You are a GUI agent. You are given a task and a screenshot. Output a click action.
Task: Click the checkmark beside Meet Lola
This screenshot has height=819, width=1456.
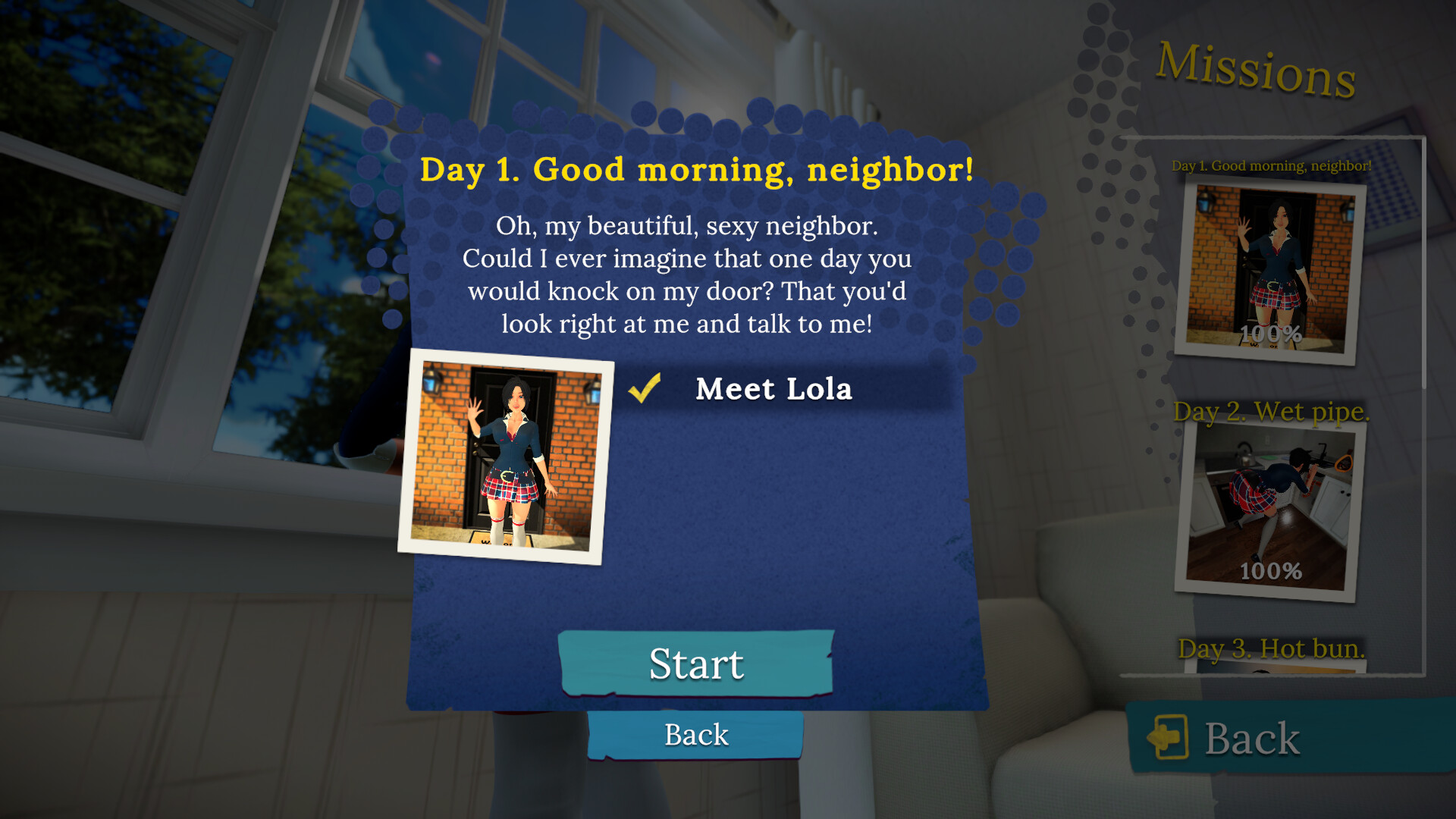click(644, 389)
